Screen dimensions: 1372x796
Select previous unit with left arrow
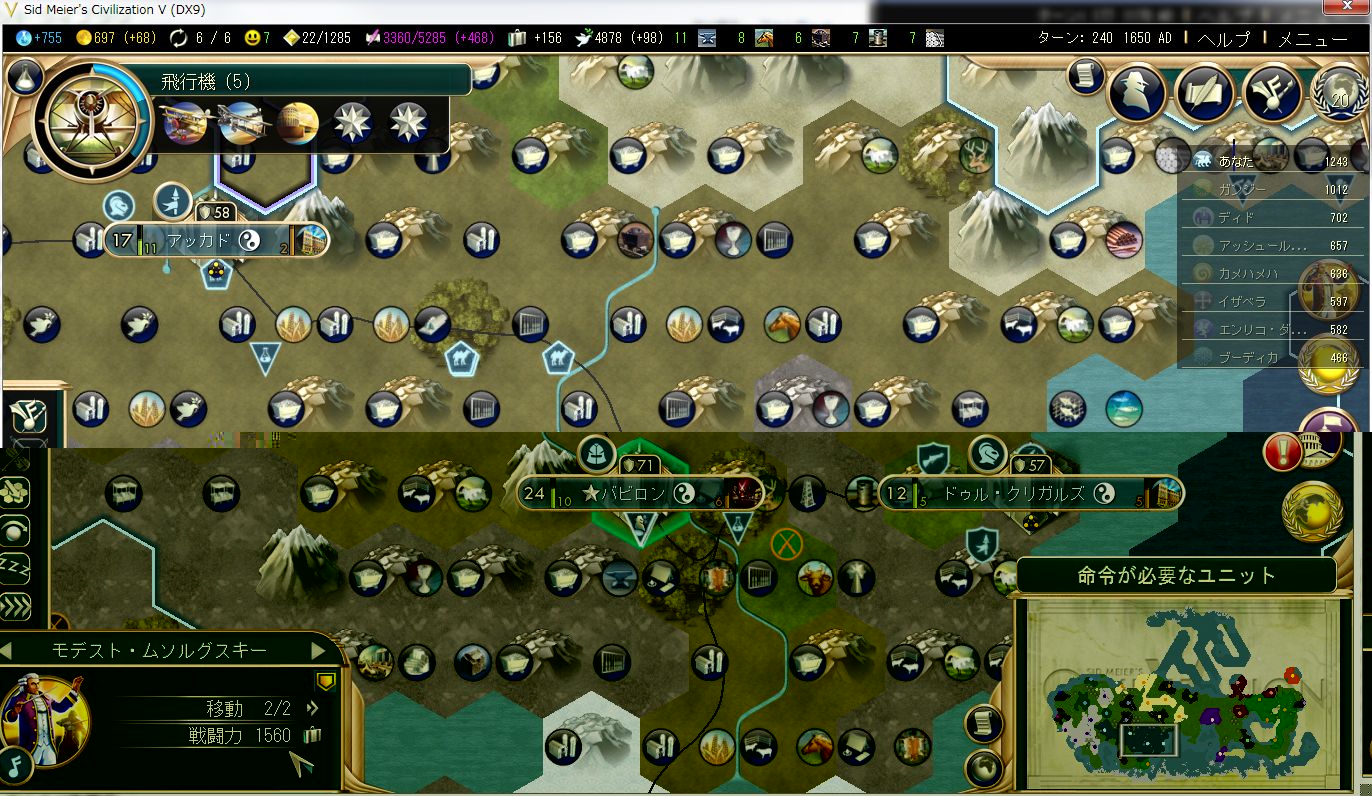pyautogui.click(x=8, y=651)
